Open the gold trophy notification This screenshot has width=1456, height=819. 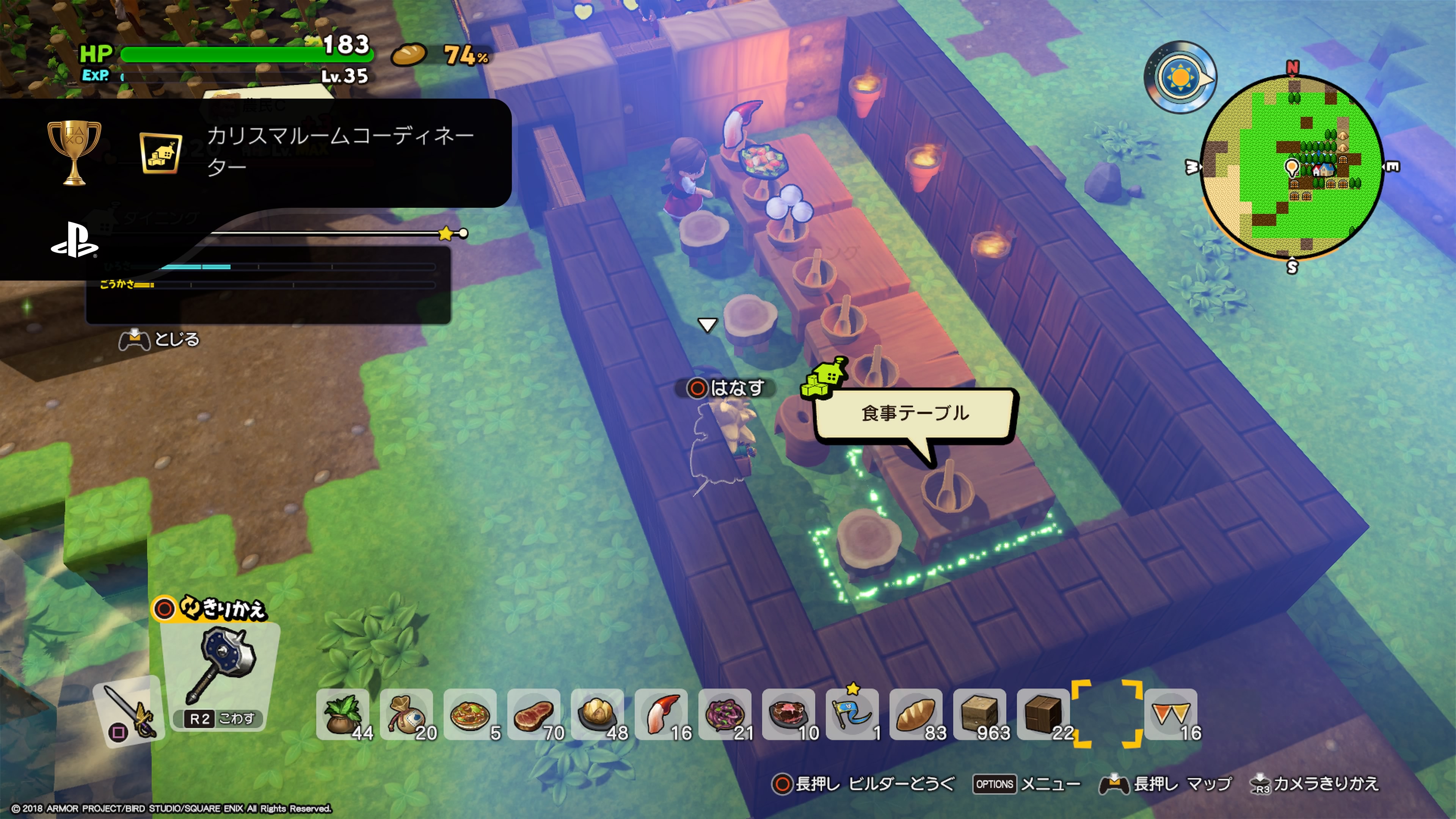pyautogui.click(x=254, y=152)
